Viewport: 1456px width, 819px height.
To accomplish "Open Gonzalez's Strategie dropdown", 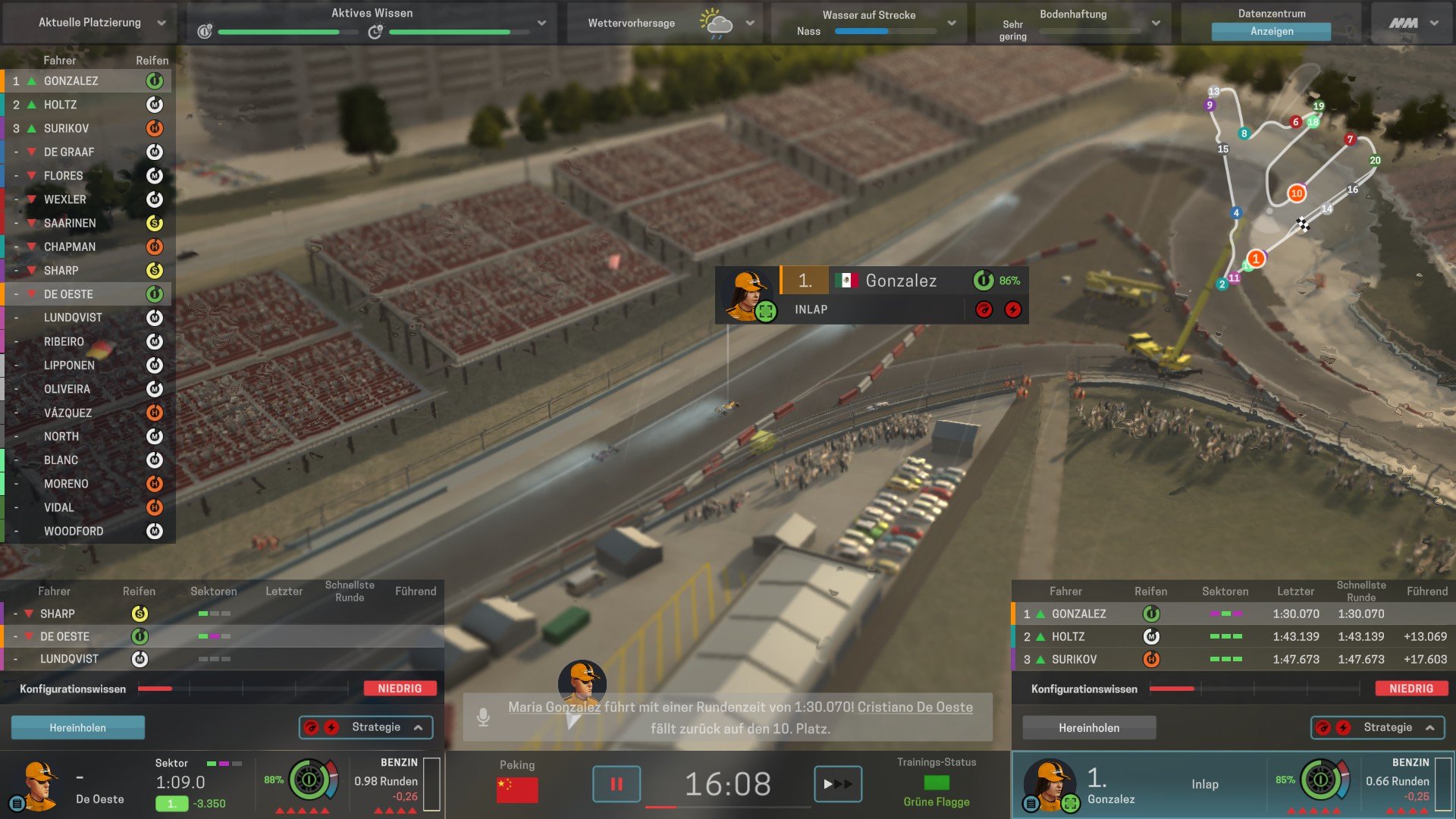I will (1378, 727).
